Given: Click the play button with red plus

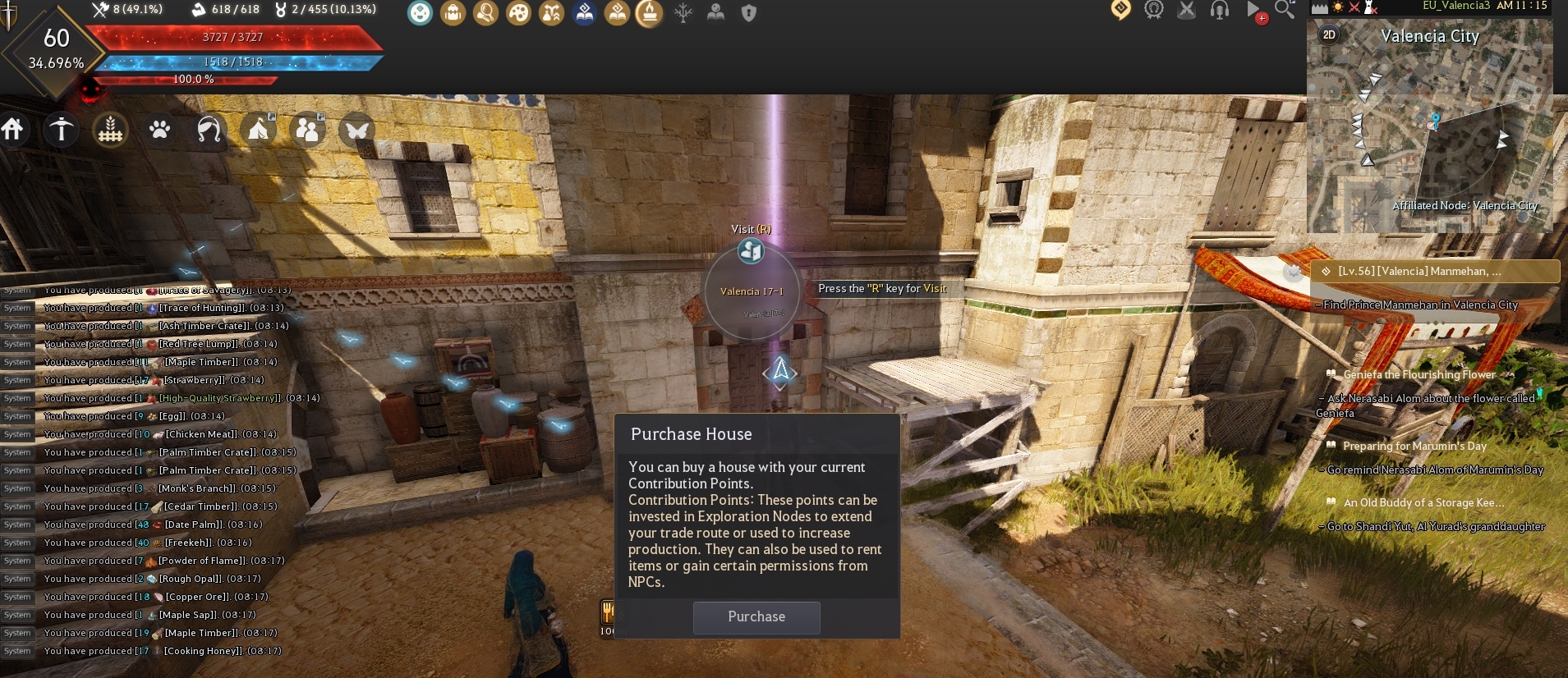Looking at the screenshot, I should (1254, 11).
